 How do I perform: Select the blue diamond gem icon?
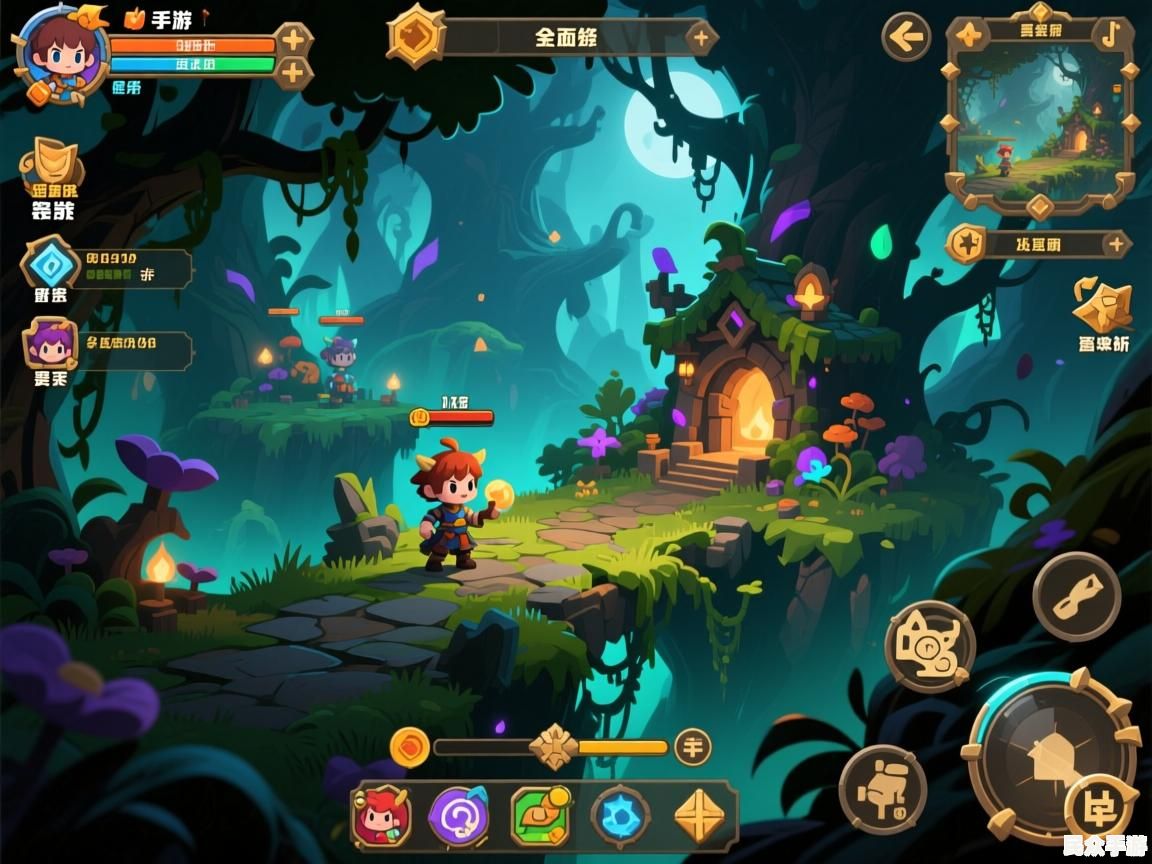[x=48, y=265]
